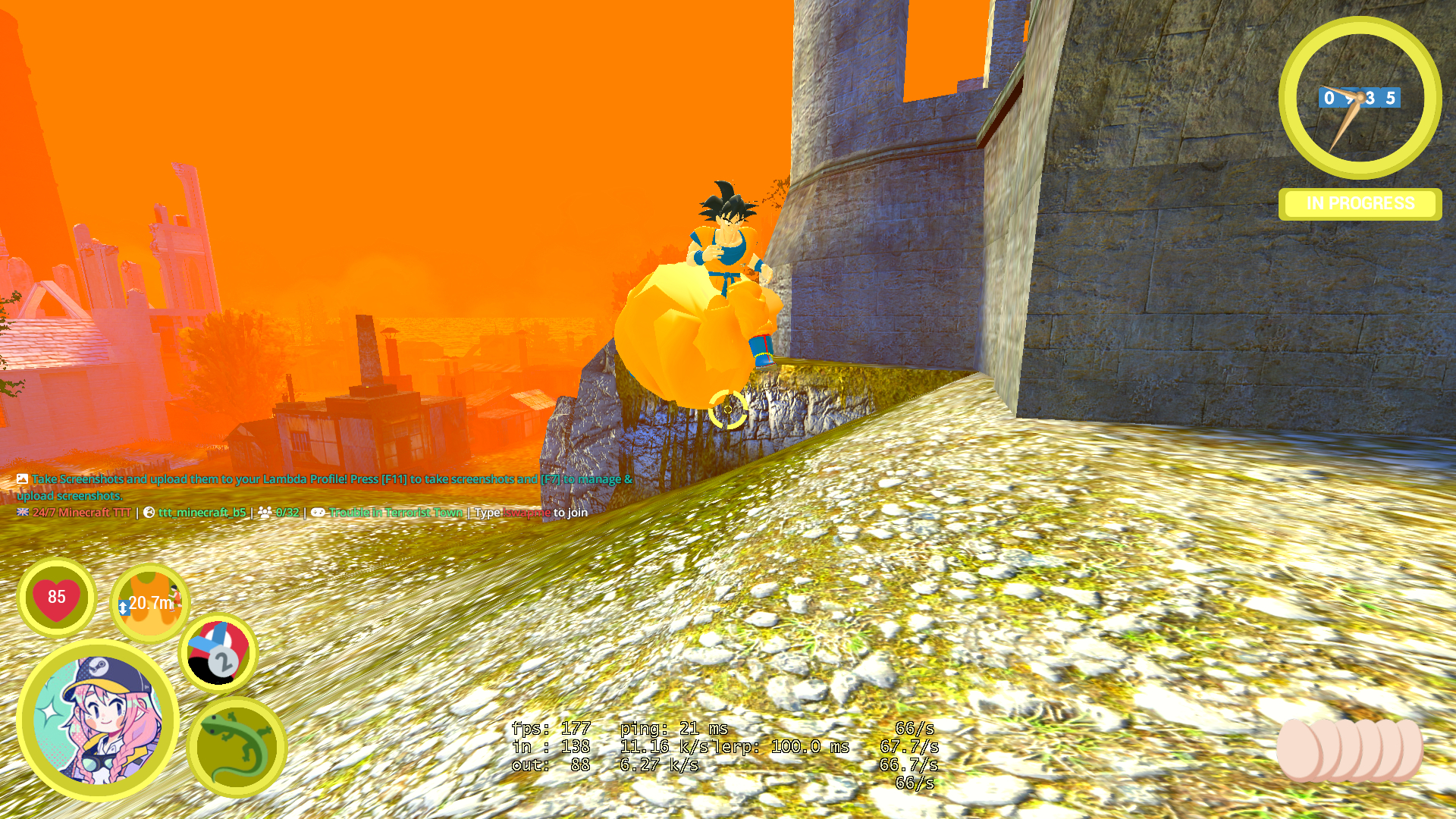Viewport: 1456px width, 819px height.
Task: Click the lizard emoji badge
Action: pyautogui.click(x=235, y=747)
